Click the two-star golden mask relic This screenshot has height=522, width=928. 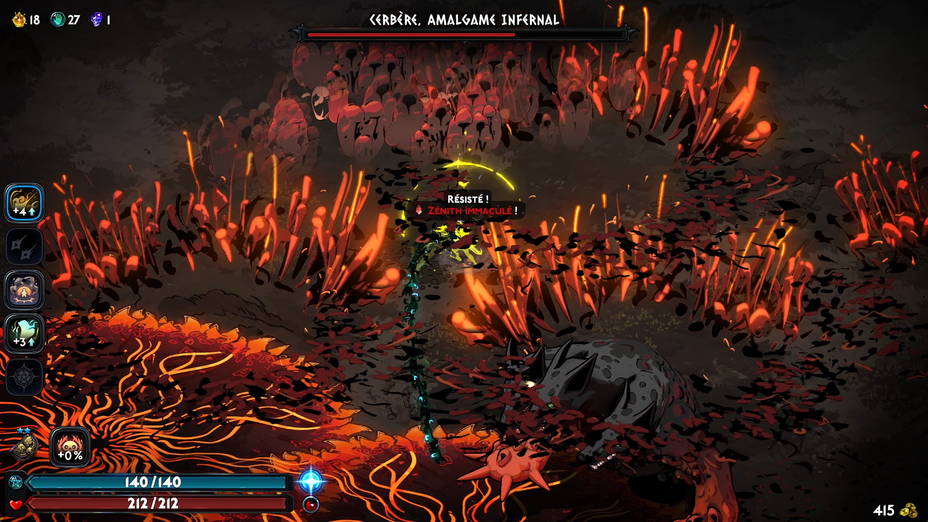pos(24,443)
